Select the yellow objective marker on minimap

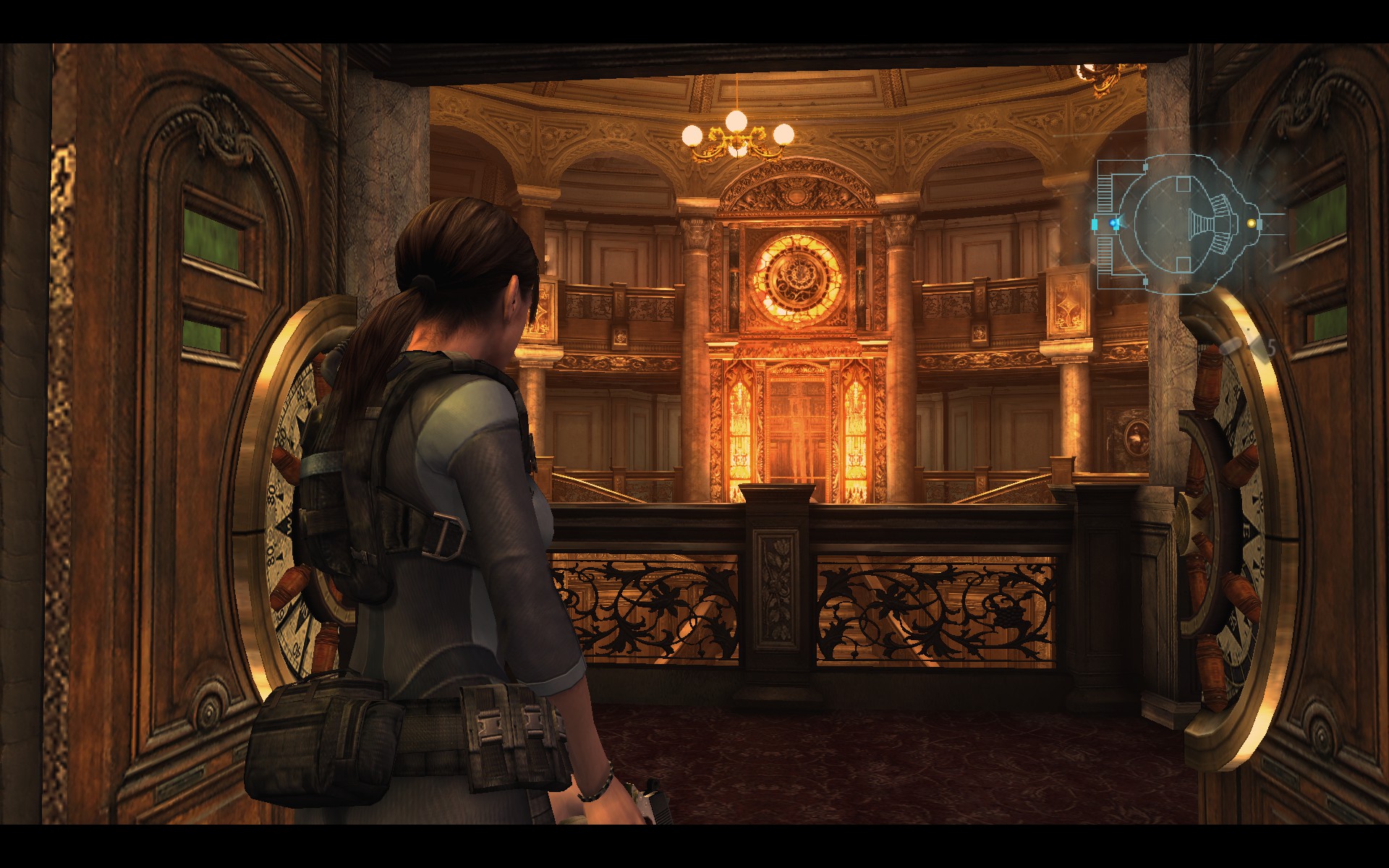[1252, 224]
